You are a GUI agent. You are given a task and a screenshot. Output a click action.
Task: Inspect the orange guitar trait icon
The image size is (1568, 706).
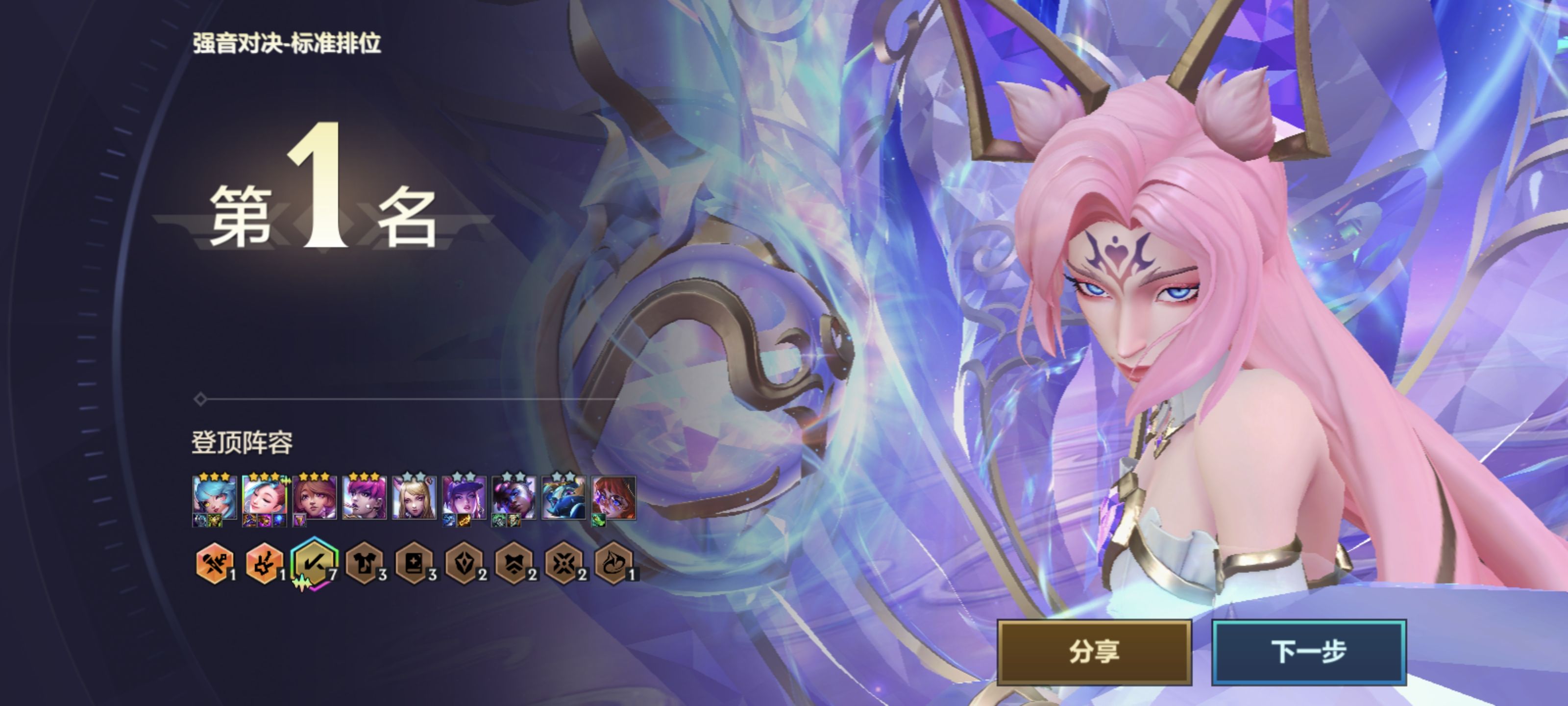(x=264, y=563)
